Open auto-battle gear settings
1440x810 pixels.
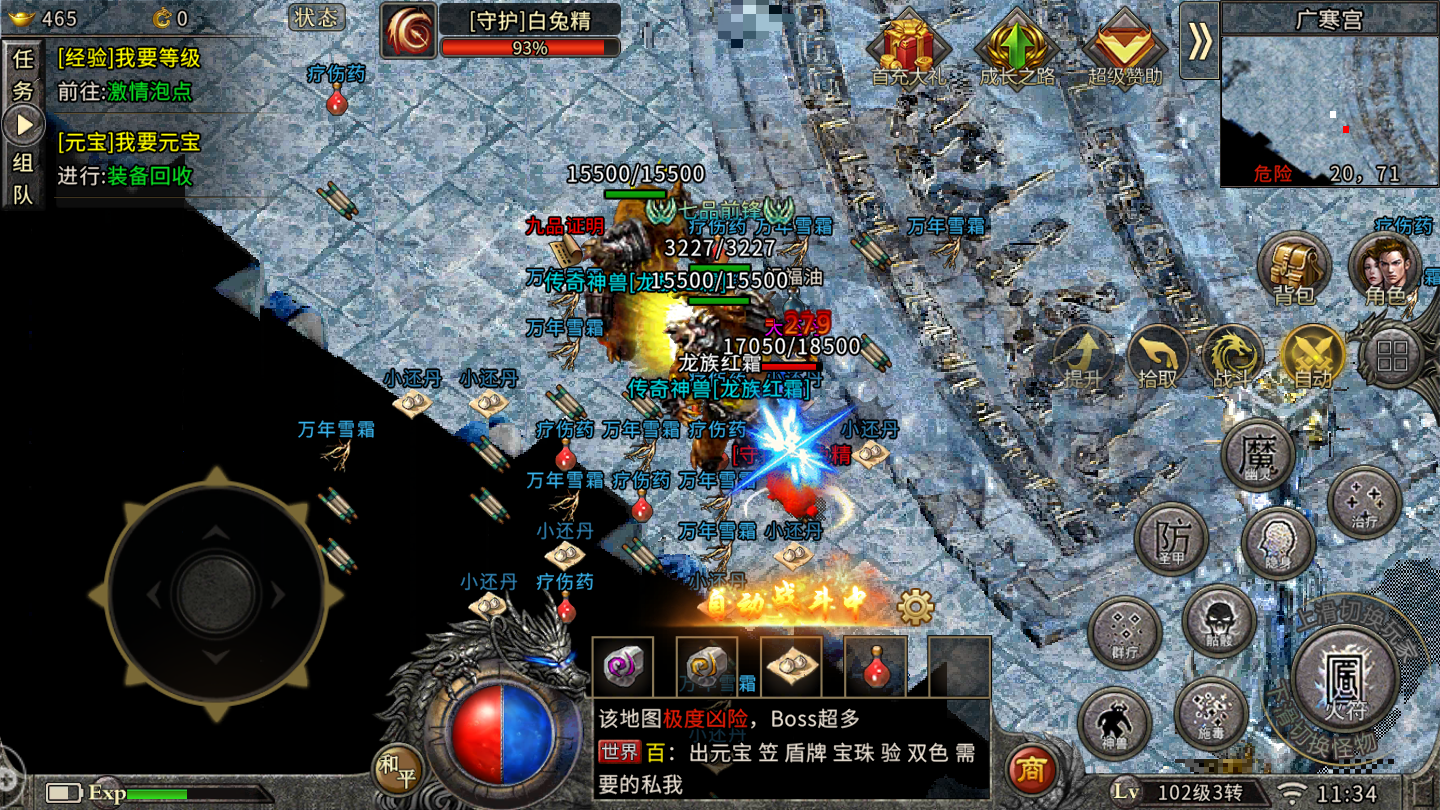pyautogui.click(x=915, y=606)
